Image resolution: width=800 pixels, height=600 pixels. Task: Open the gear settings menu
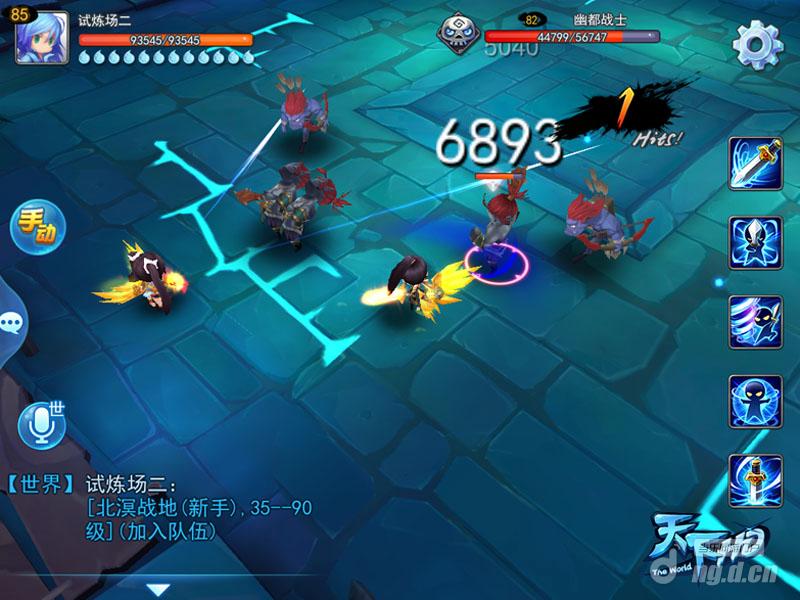(757, 42)
